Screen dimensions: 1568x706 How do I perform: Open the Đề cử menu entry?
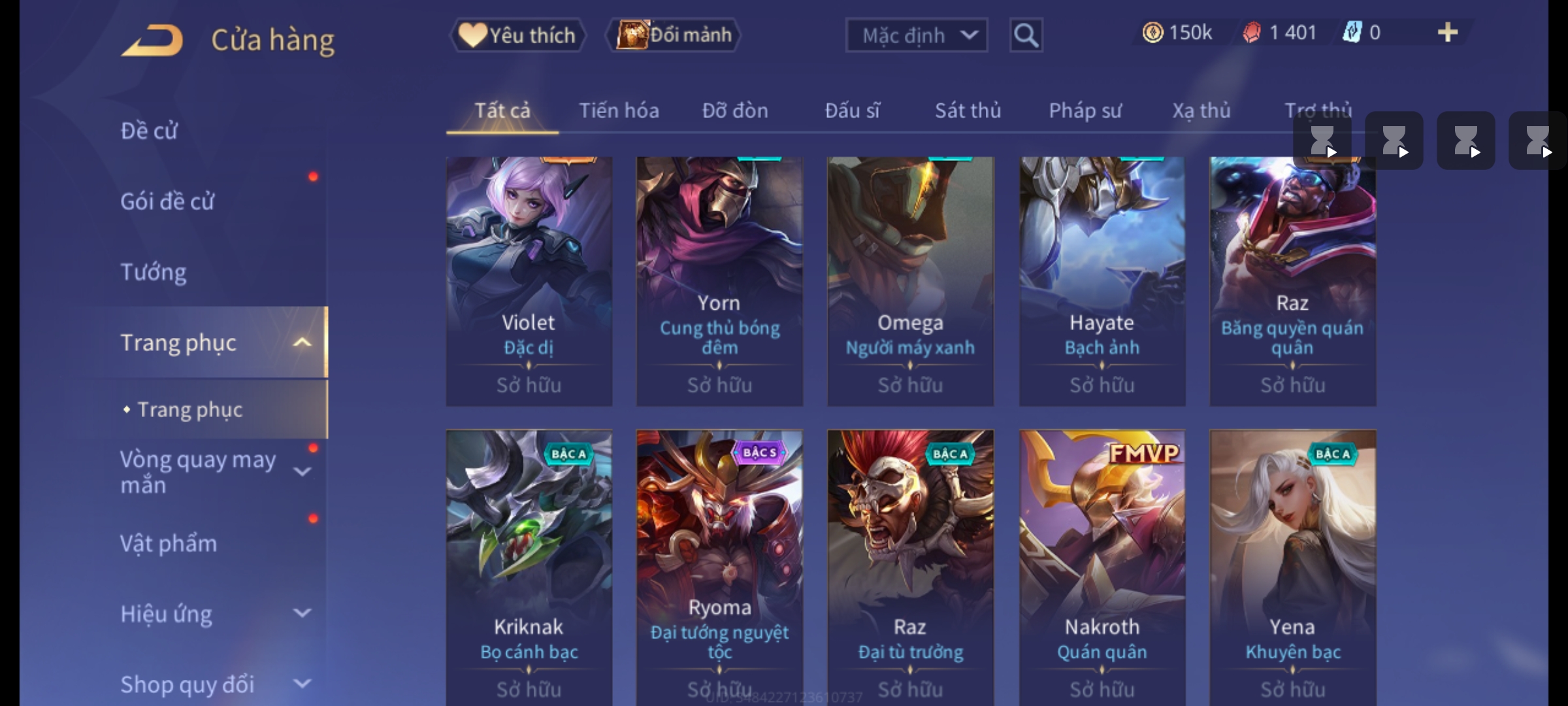(x=149, y=131)
